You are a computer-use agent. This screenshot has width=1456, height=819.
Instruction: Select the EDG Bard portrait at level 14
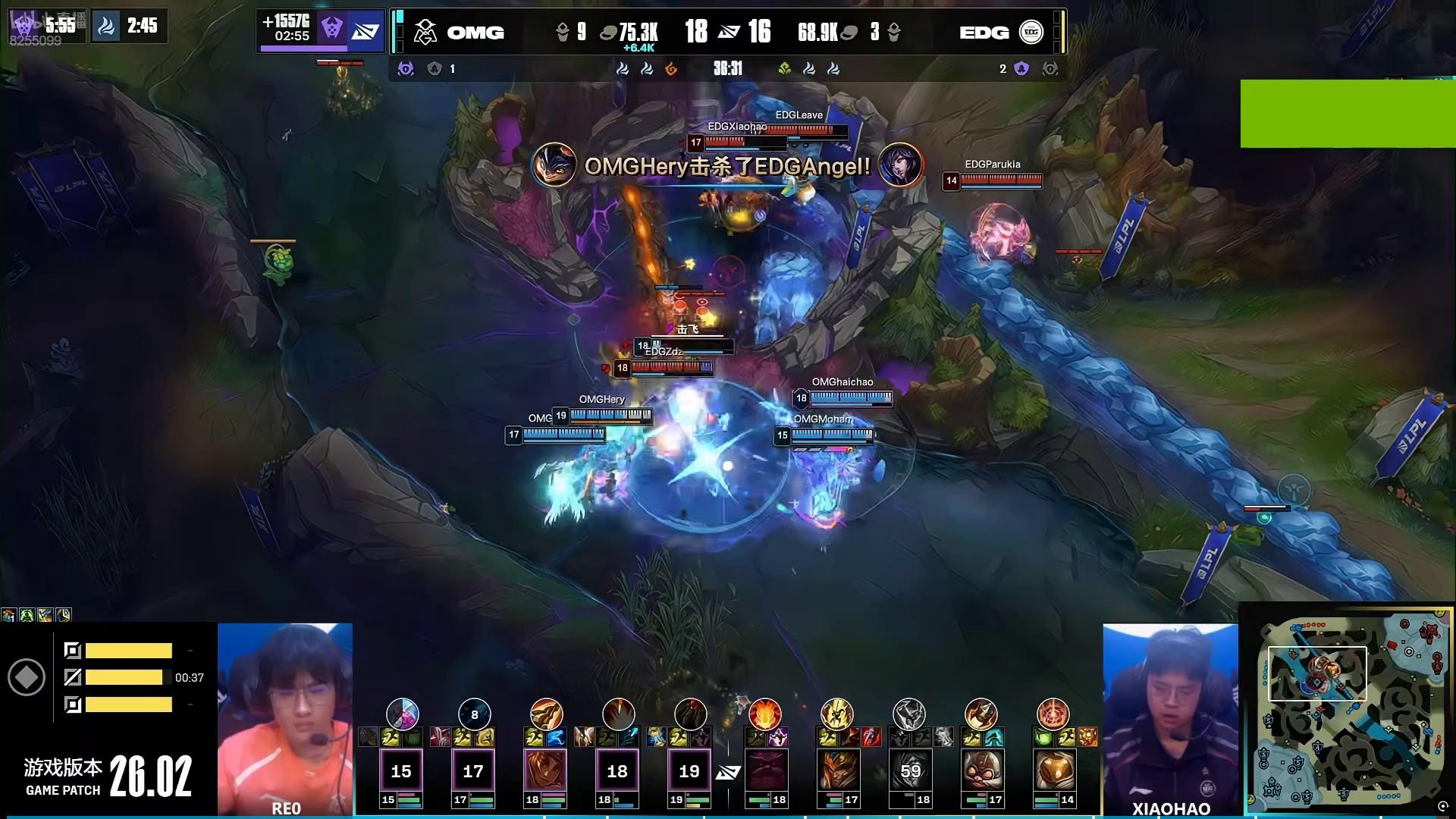click(1053, 770)
